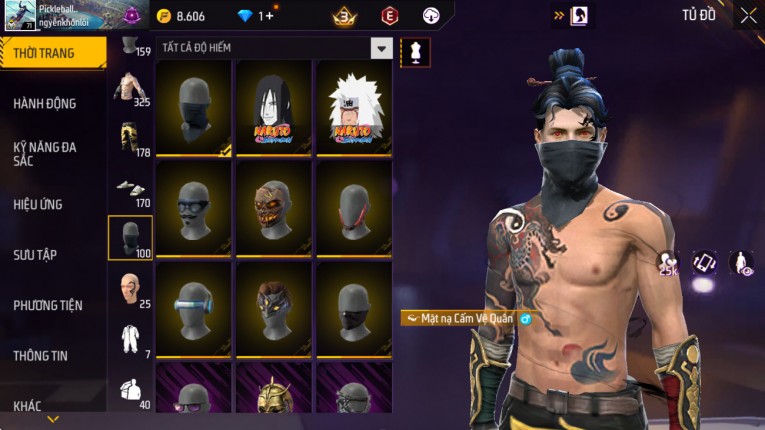This screenshot has height=430, width=765.
Task: Pick the orange monster mask
Action: click(x=273, y=208)
